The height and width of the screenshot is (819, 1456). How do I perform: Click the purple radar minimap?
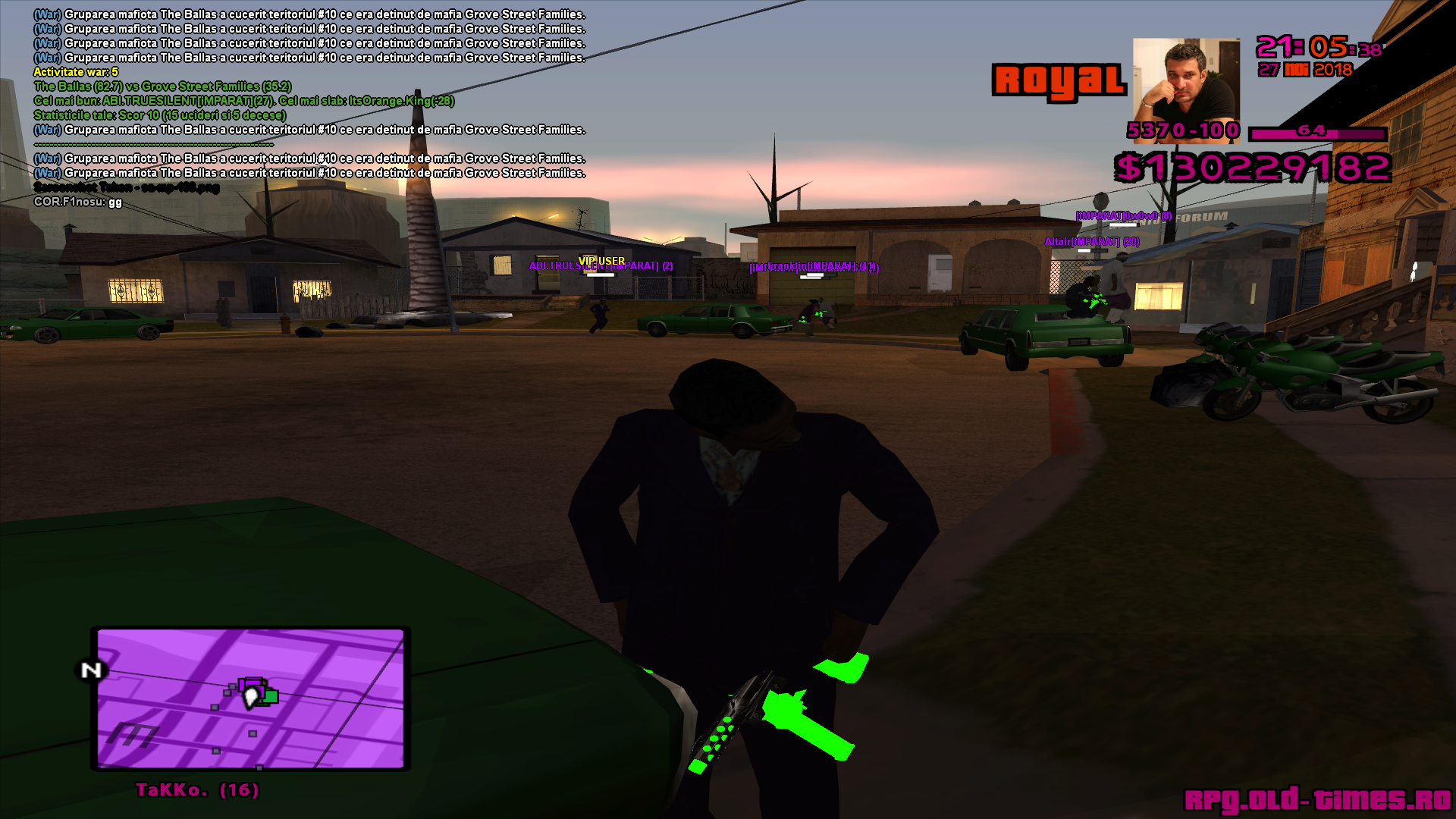tap(250, 698)
